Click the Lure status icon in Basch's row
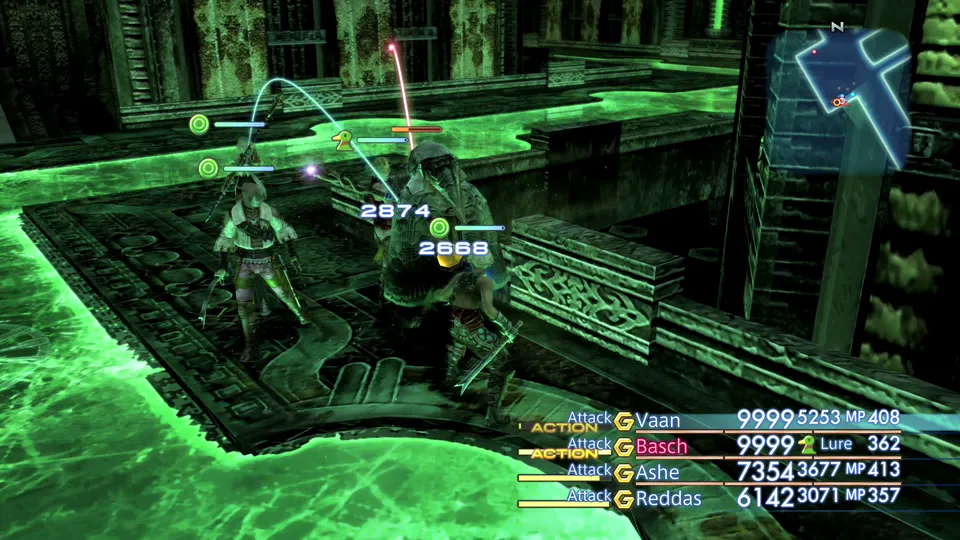960x540 pixels. (x=806, y=445)
